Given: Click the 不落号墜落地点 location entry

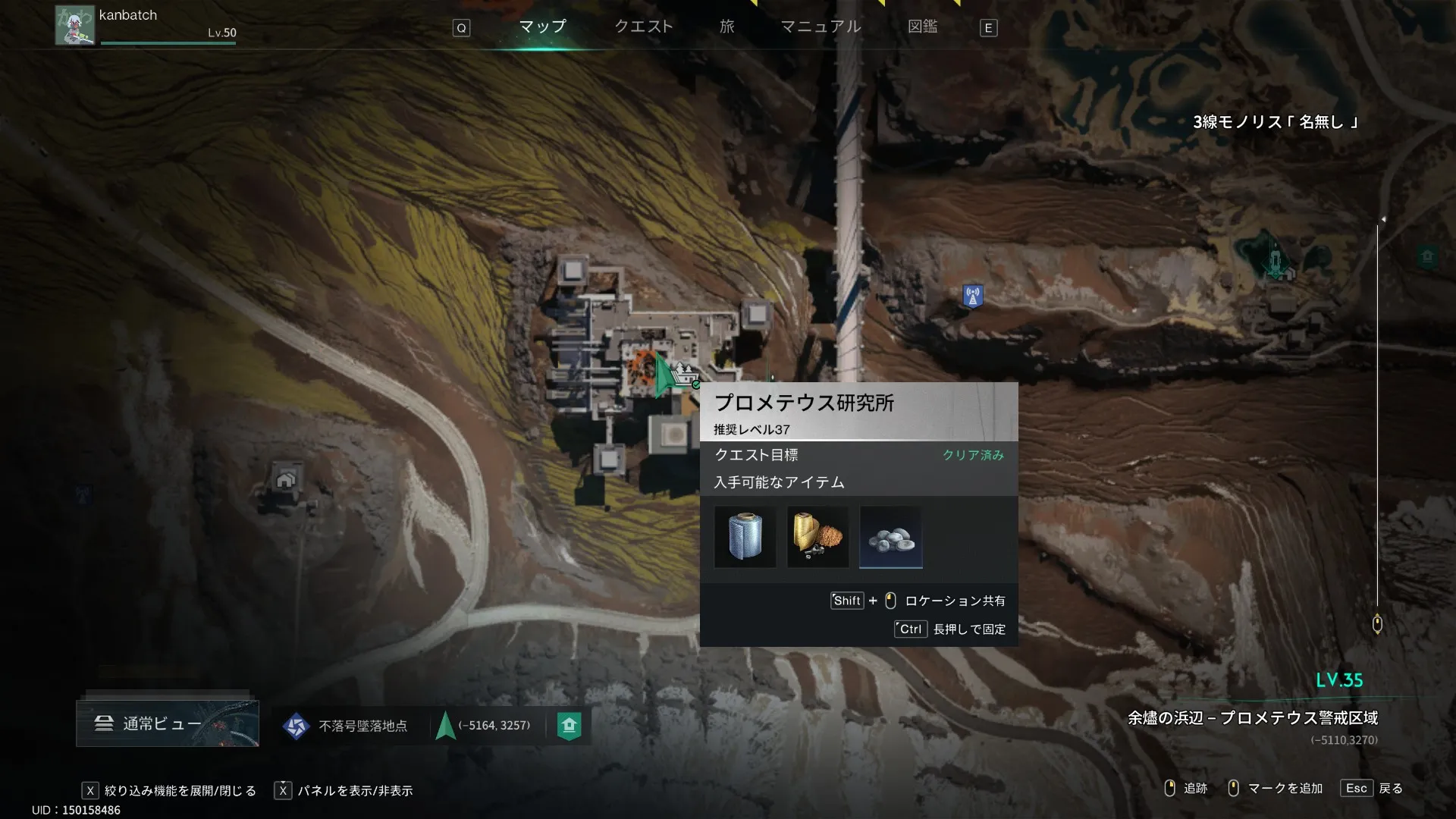Looking at the screenshot, I should (x=346, y=726).
